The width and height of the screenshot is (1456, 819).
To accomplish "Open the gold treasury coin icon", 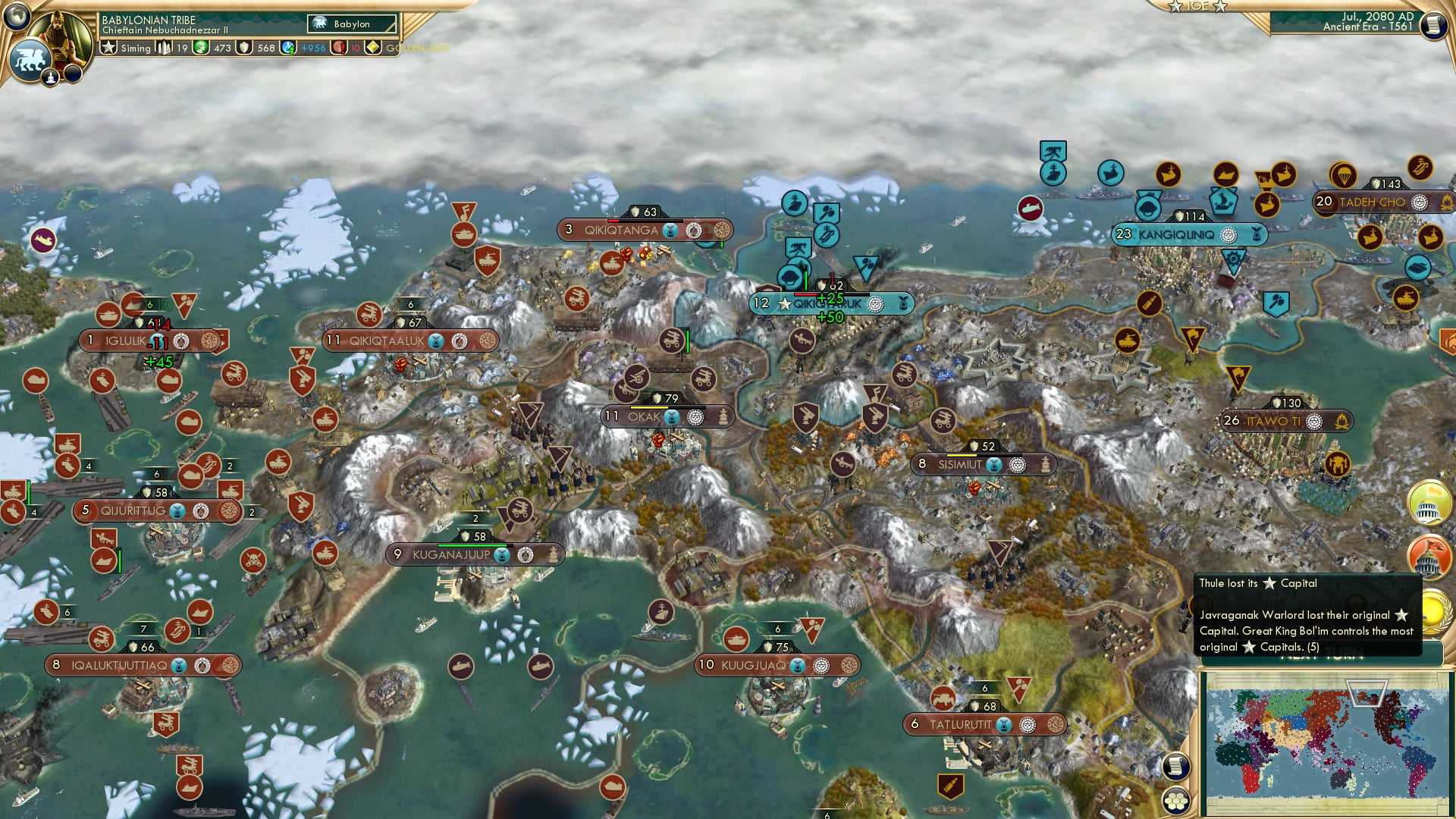I will click(x=202, y=48).
